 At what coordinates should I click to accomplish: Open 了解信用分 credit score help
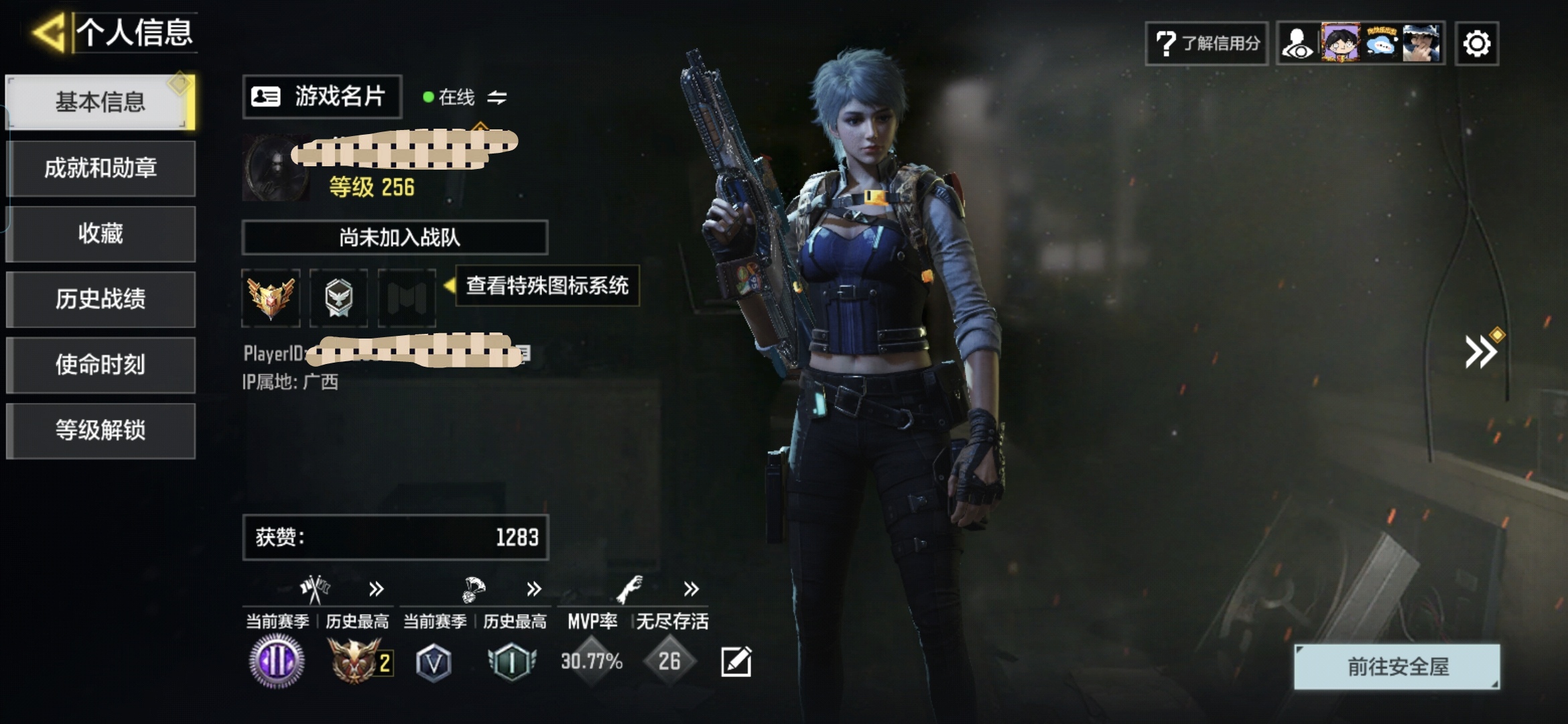tap(1206, 44)
